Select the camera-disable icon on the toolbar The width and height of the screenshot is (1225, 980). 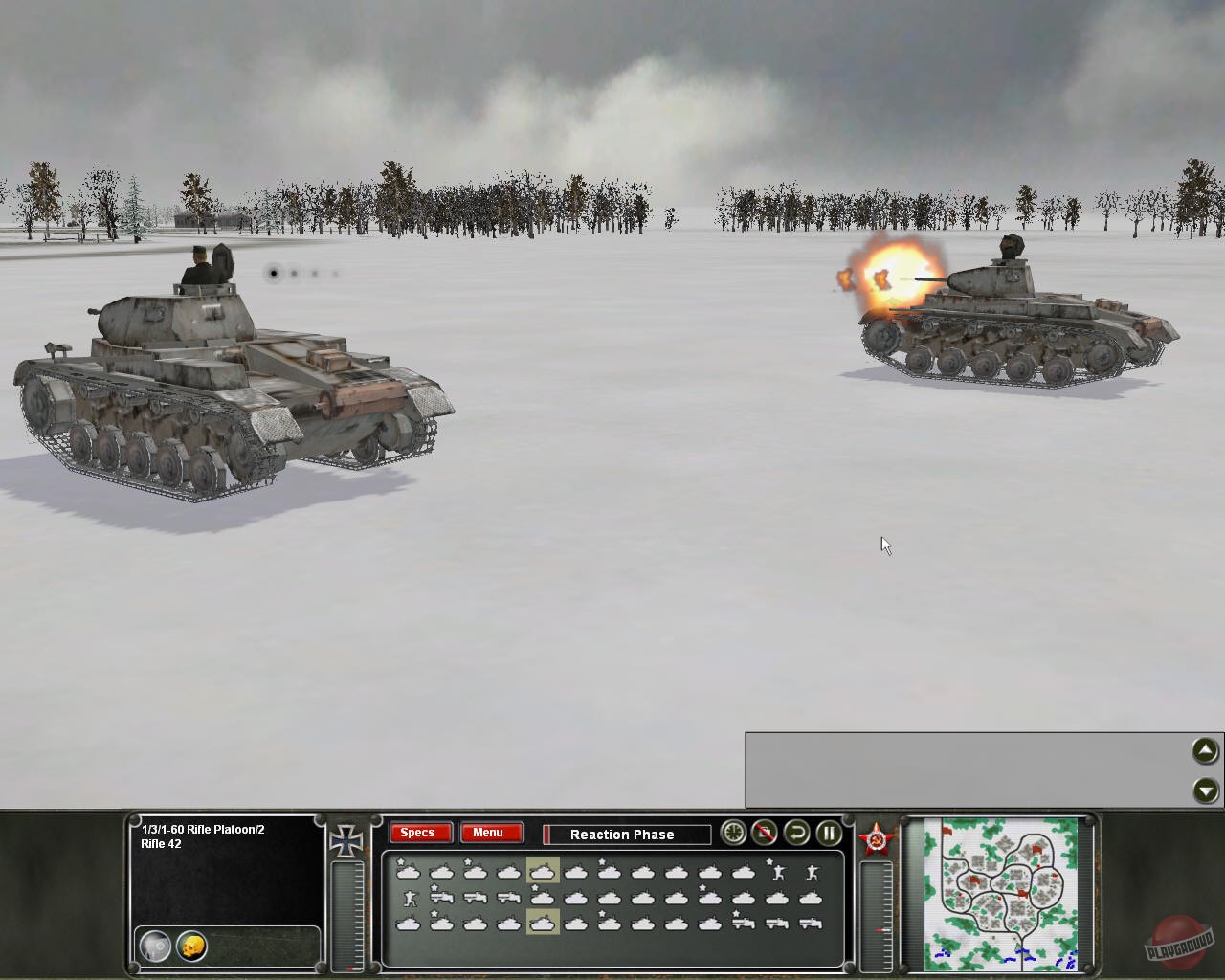(x=765, y=833)
